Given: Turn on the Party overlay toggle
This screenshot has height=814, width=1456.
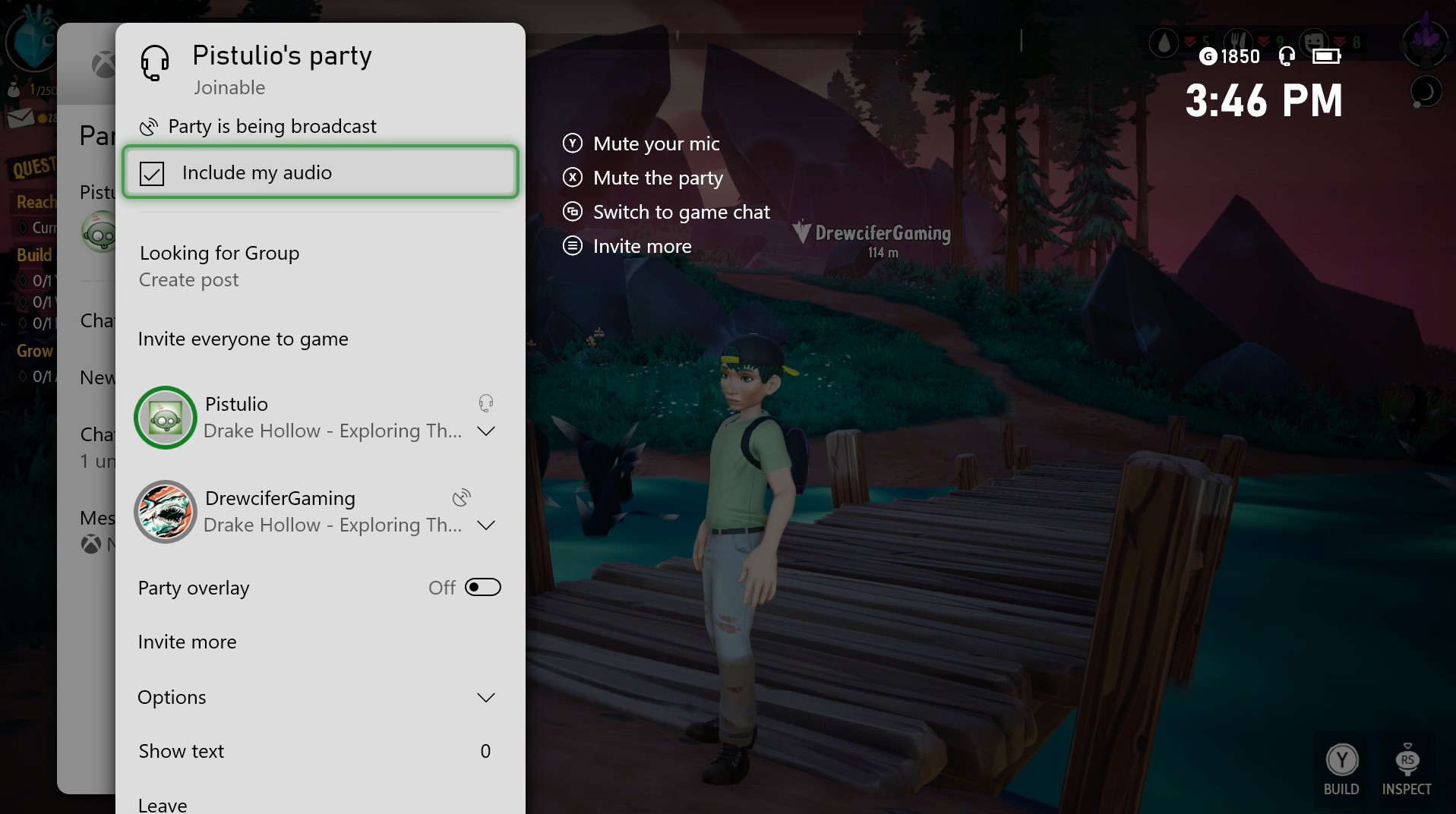Looking at the screenshot, I should (x=483, y=587).
